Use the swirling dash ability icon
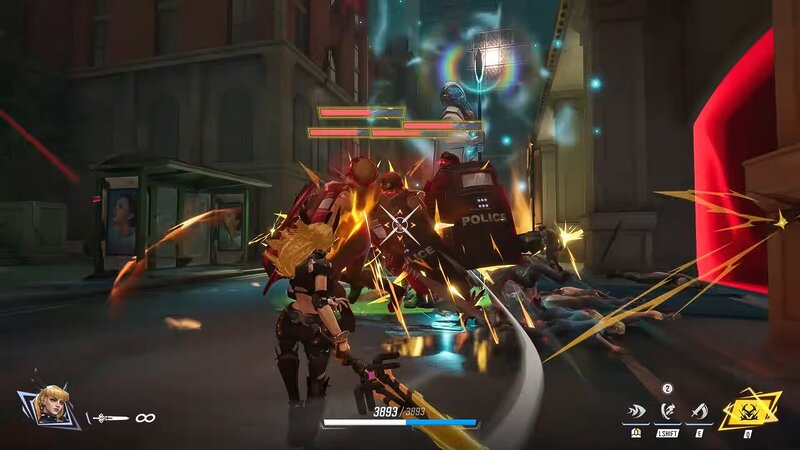 coord(667,411)
